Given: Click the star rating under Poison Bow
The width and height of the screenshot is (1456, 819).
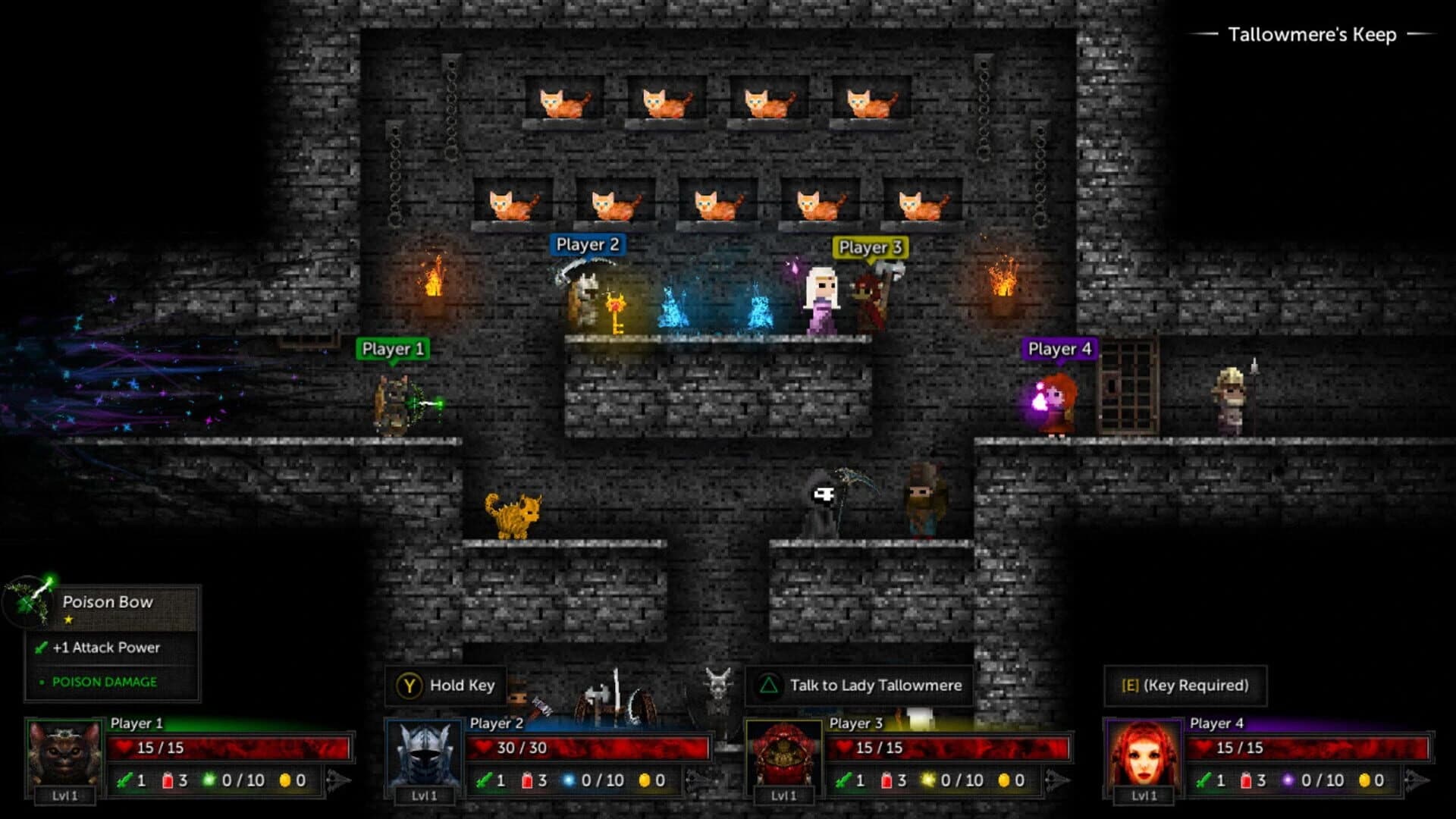Looking at the screenshot, I should click(x=67, y=620).
